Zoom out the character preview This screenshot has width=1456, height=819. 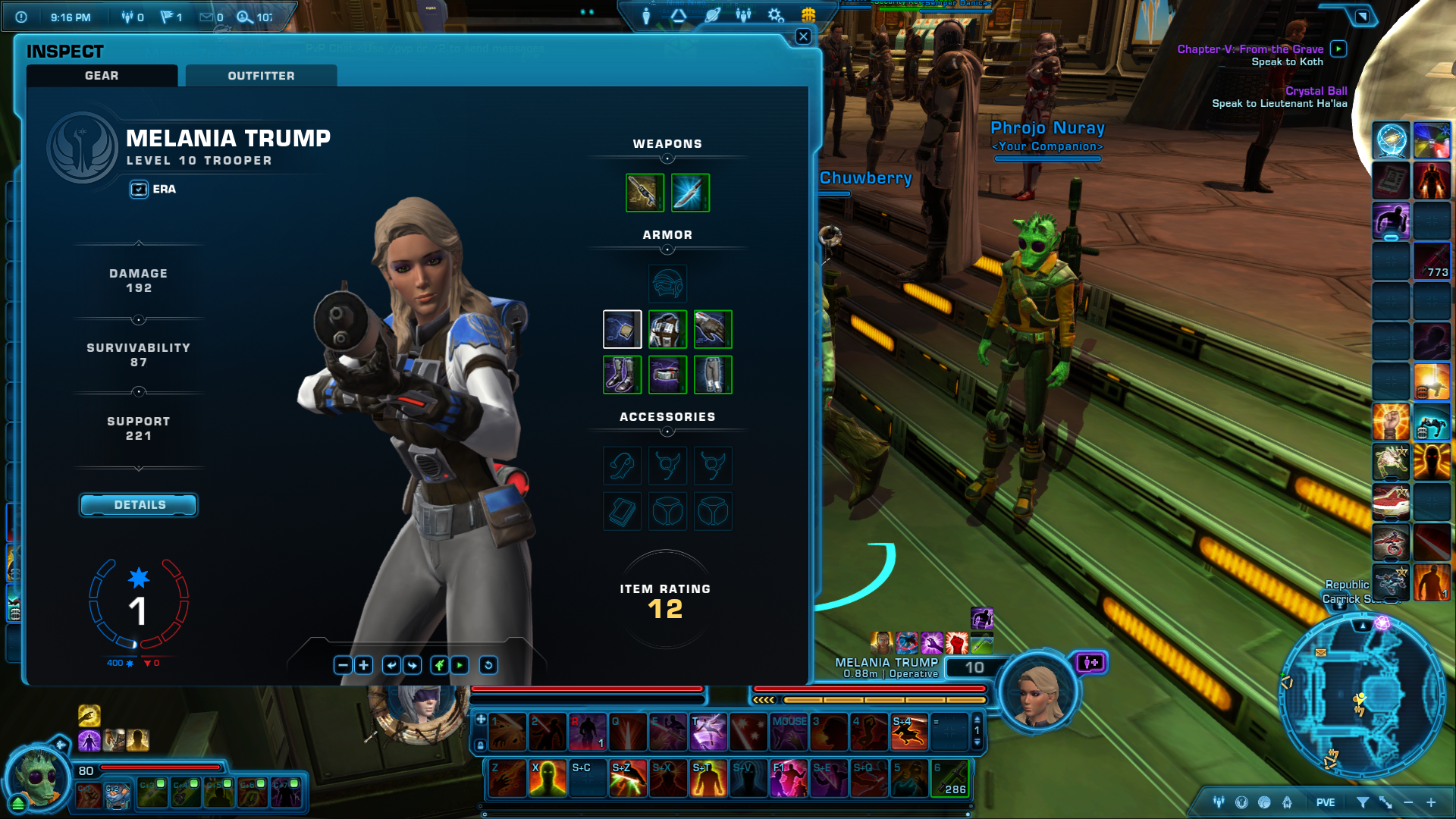(343, 665)
